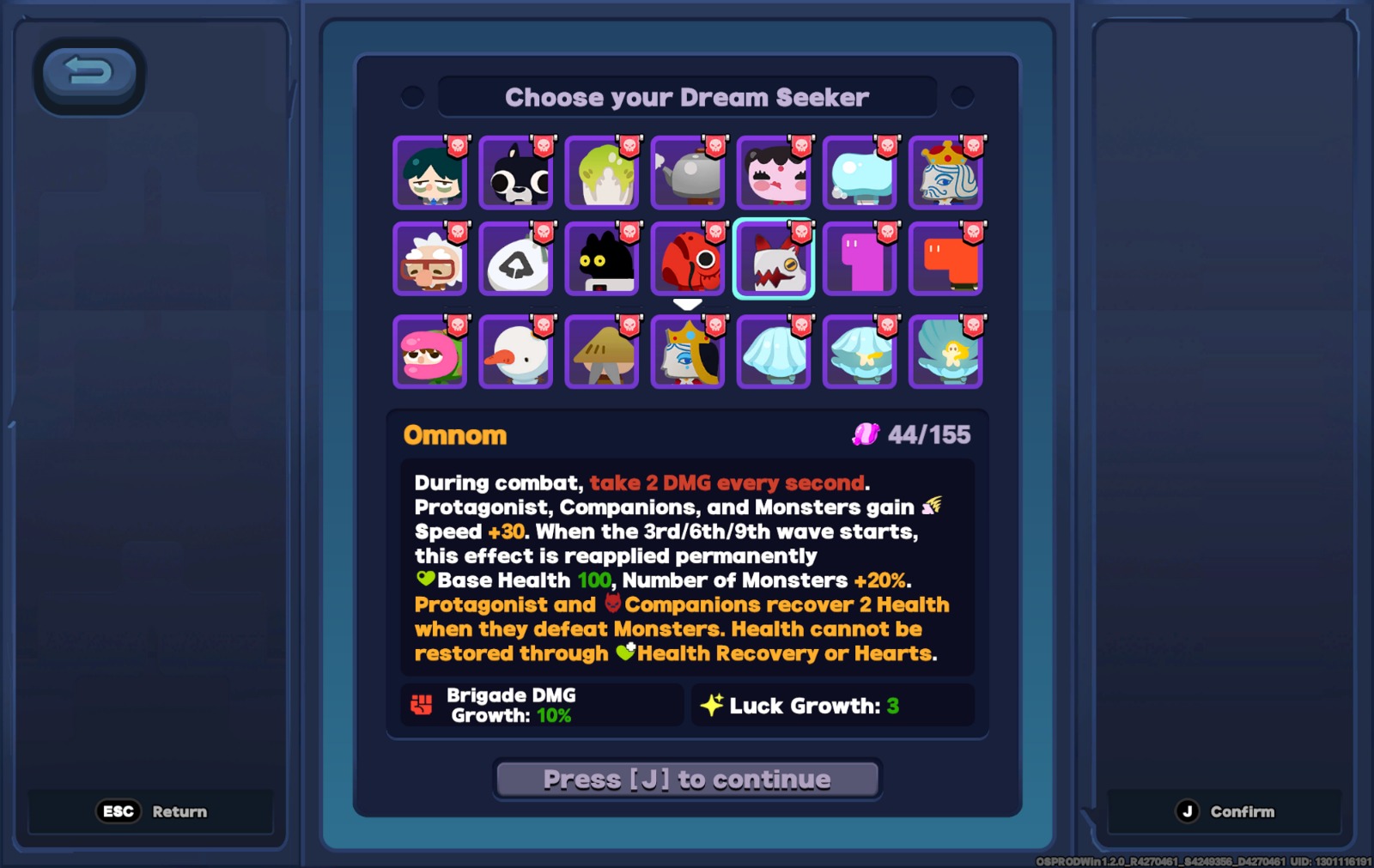The image size is (1374, 868).
Task: Choose the robot teapot character
Action: pos(688,174)
